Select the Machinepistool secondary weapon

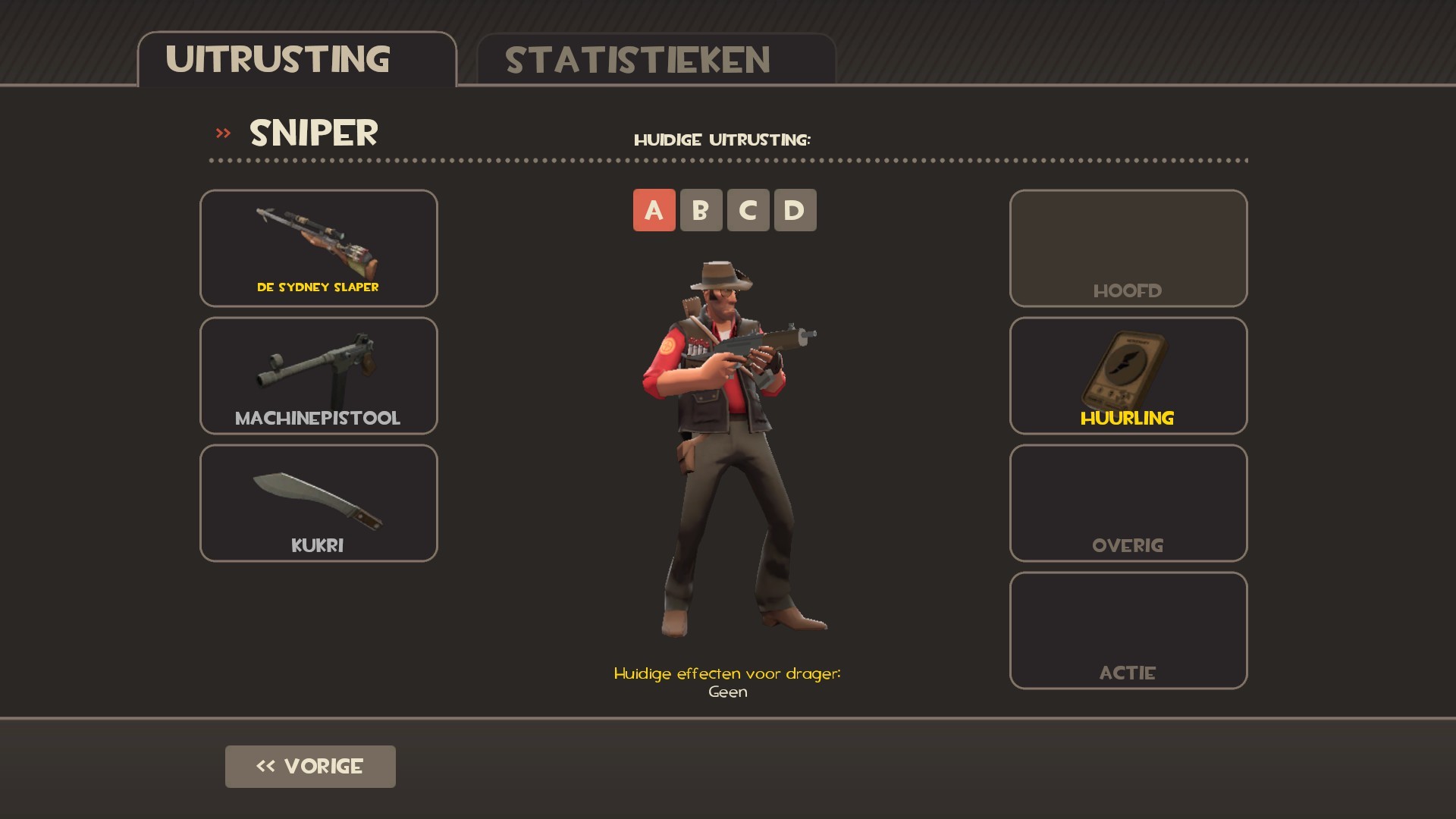(318, 375)
